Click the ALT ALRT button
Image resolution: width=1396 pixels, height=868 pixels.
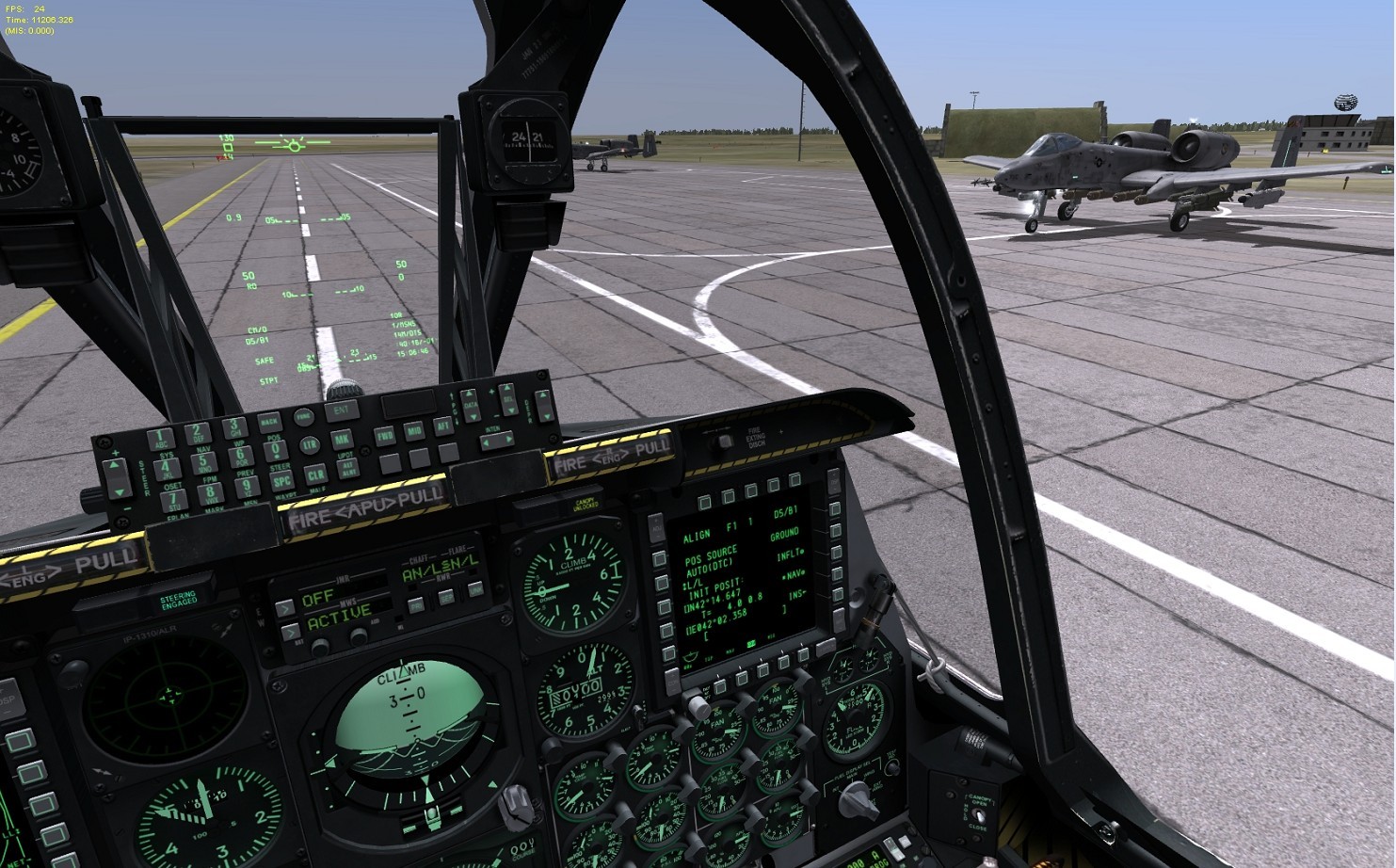tap(349, 468)
